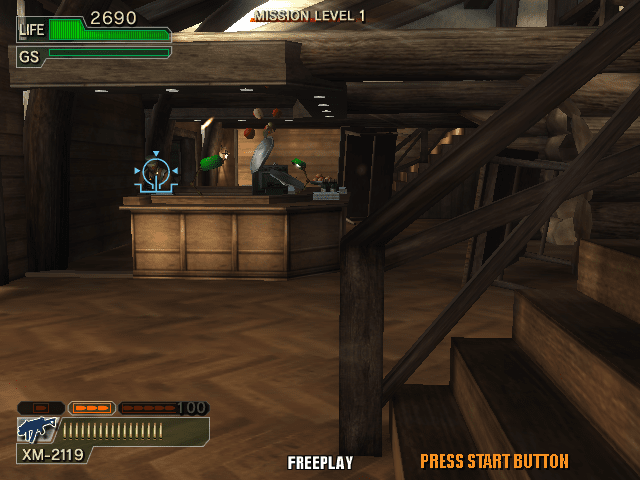
Task: Click the blue XM-2119 weapon icon
Action: (x=37, y=430)
